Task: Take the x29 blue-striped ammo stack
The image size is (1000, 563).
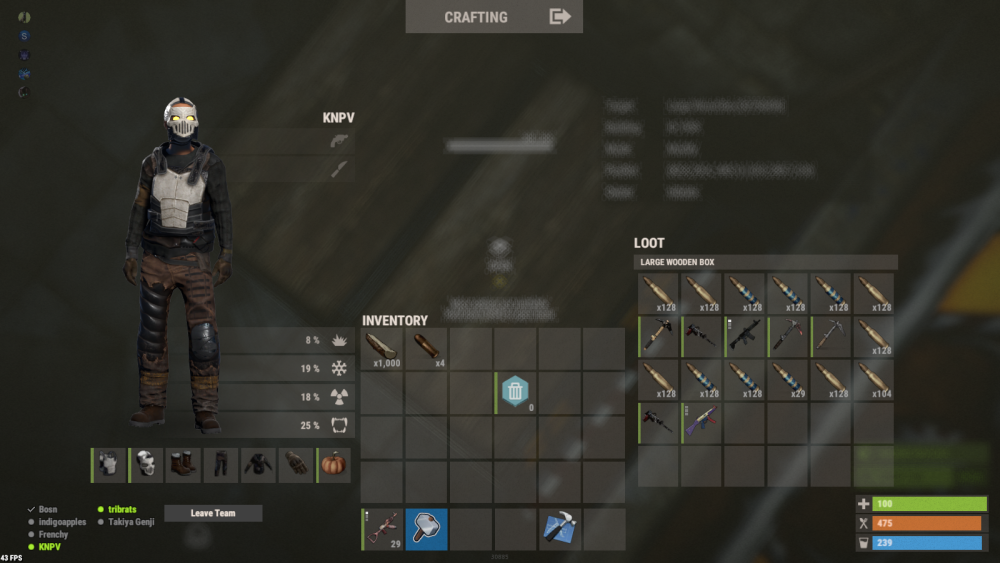Action: point(788,380)
